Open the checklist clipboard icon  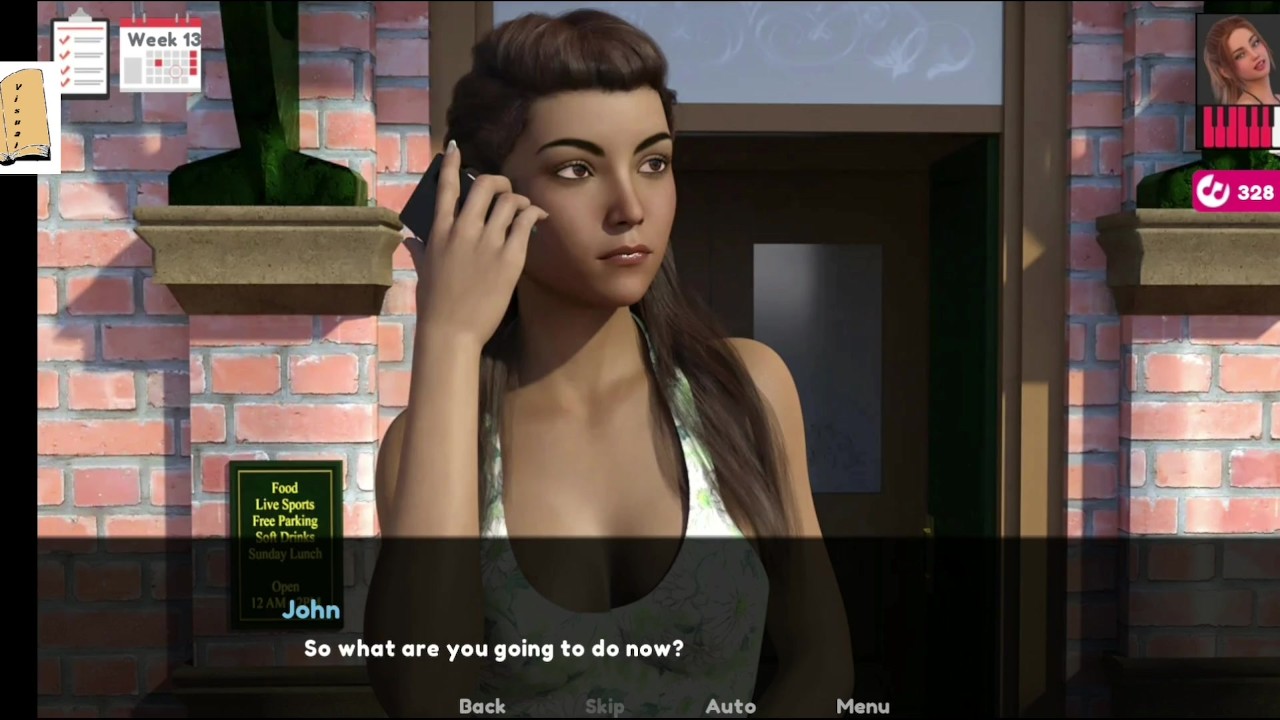80,55
